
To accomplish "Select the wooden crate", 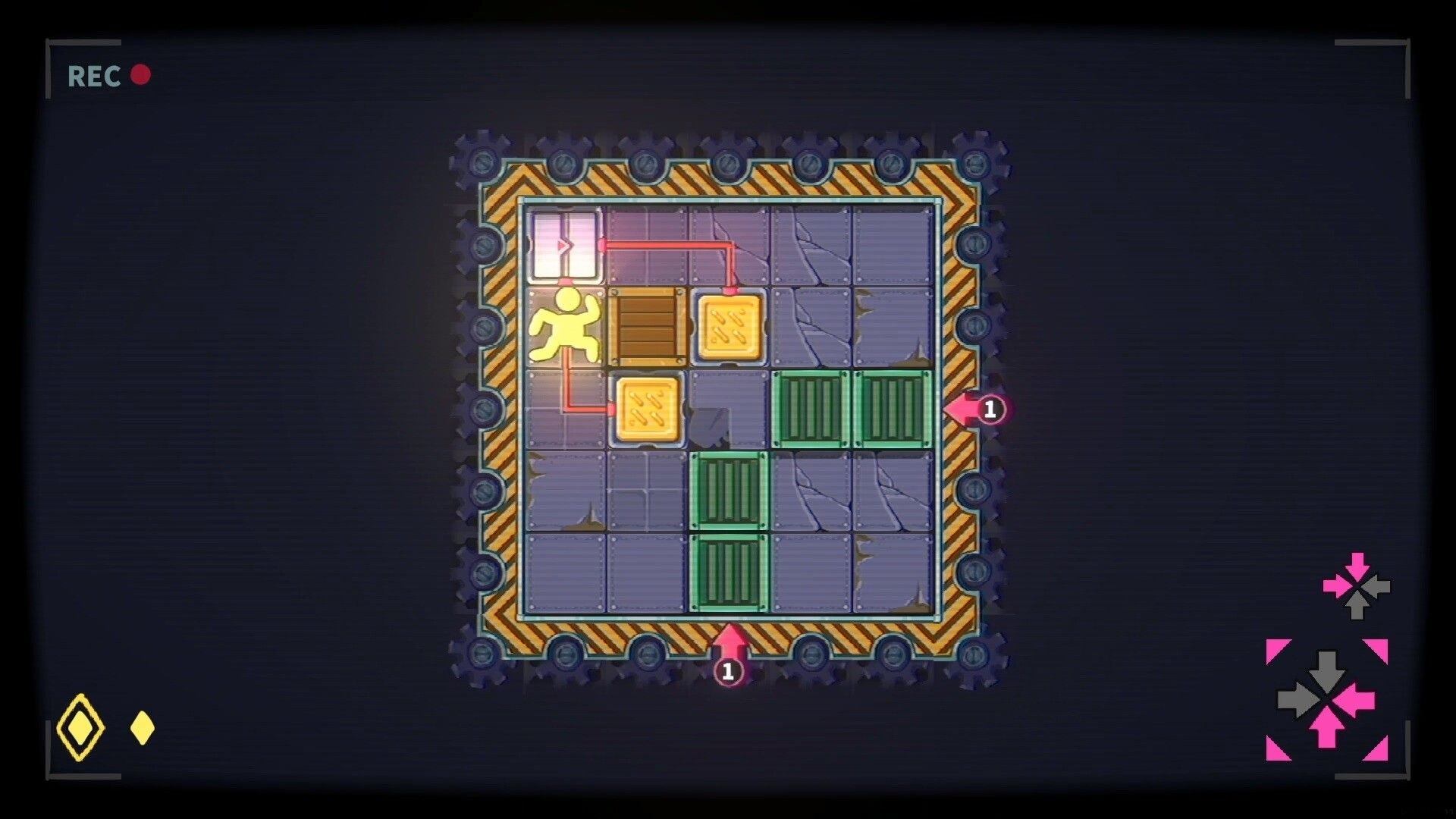I will click(x=647, y=328).
